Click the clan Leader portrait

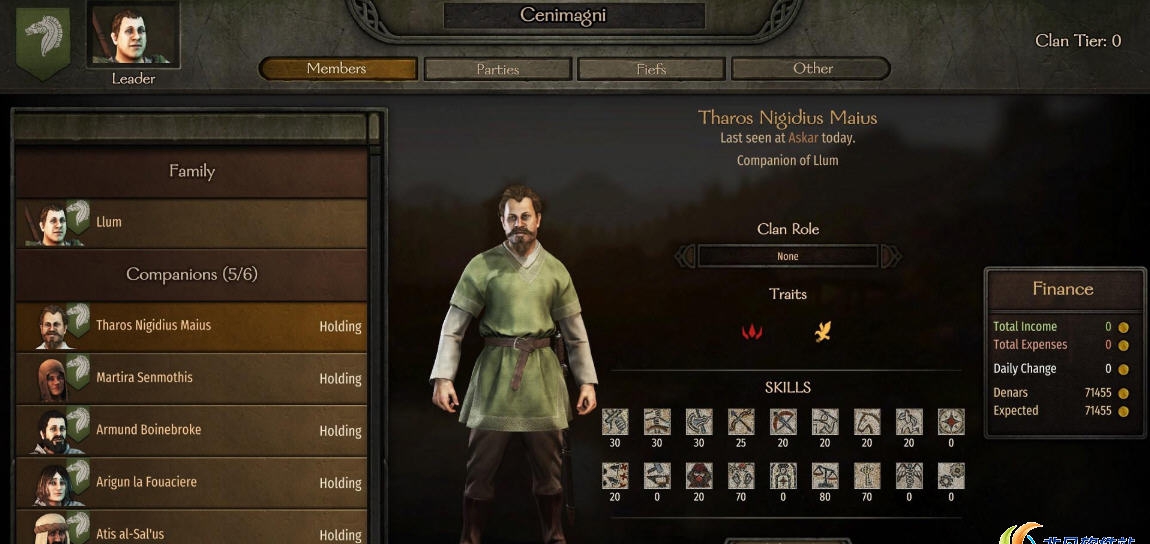[133, 36]
